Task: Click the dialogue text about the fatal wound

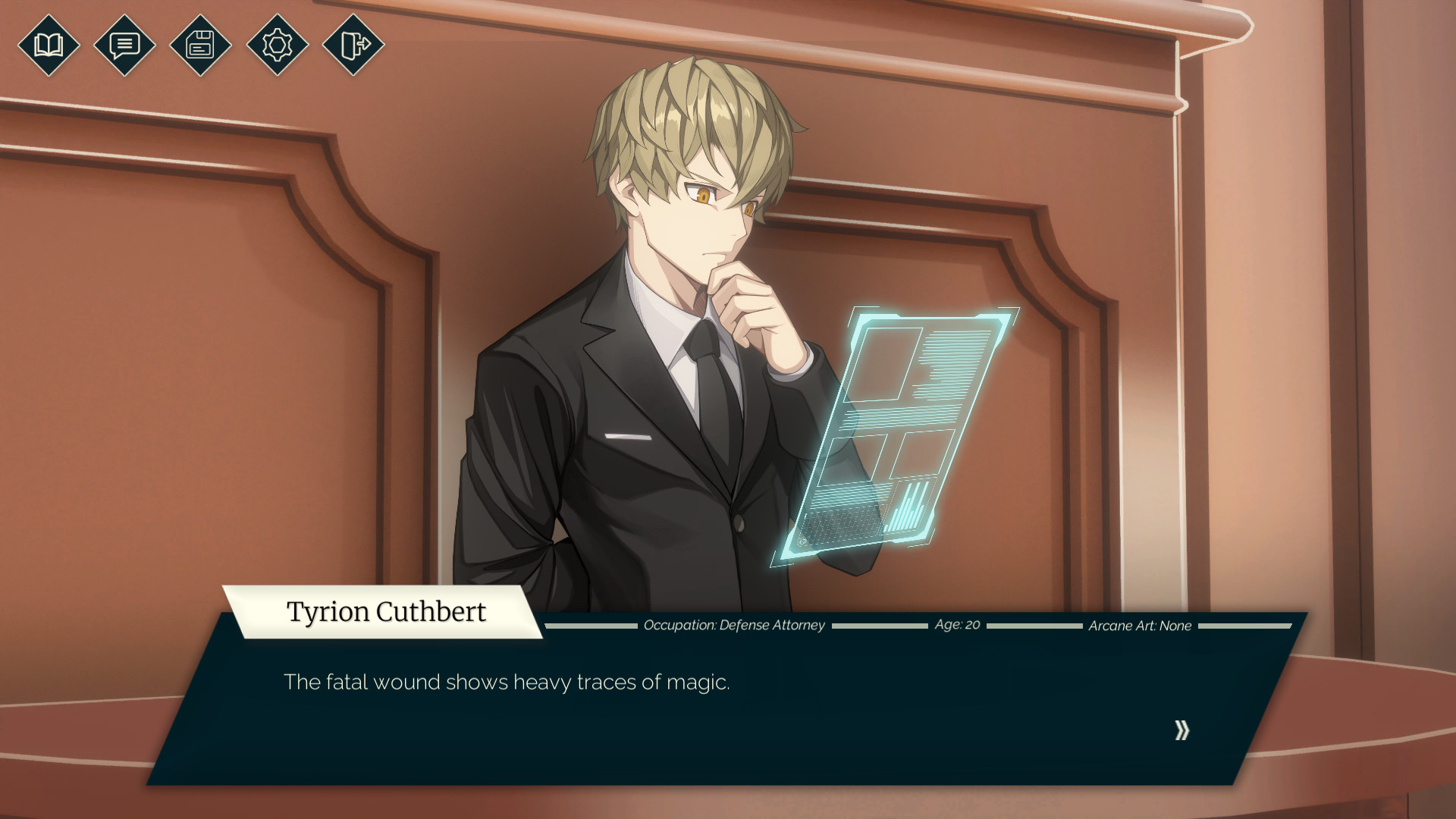Action: pos(507,682)
